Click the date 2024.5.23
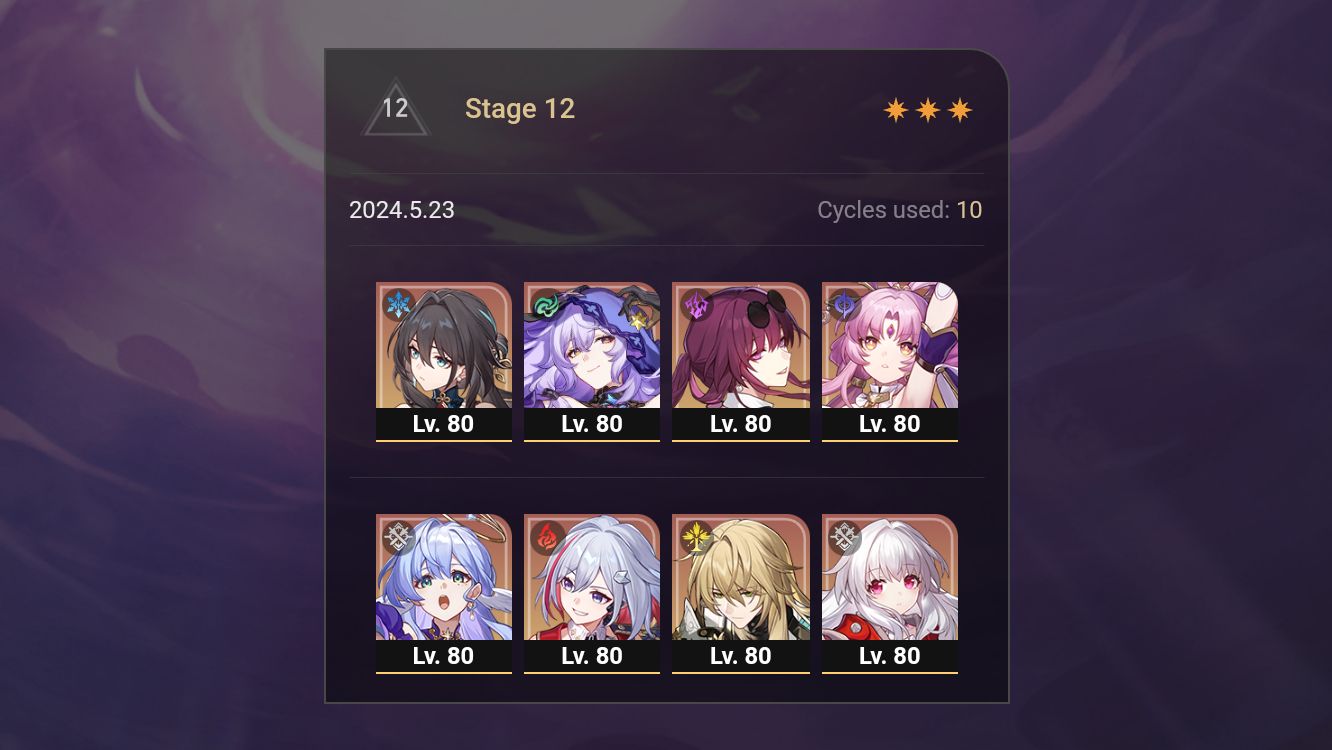Viewport: 1332px width, 750px height. click(x=402, y=210)
